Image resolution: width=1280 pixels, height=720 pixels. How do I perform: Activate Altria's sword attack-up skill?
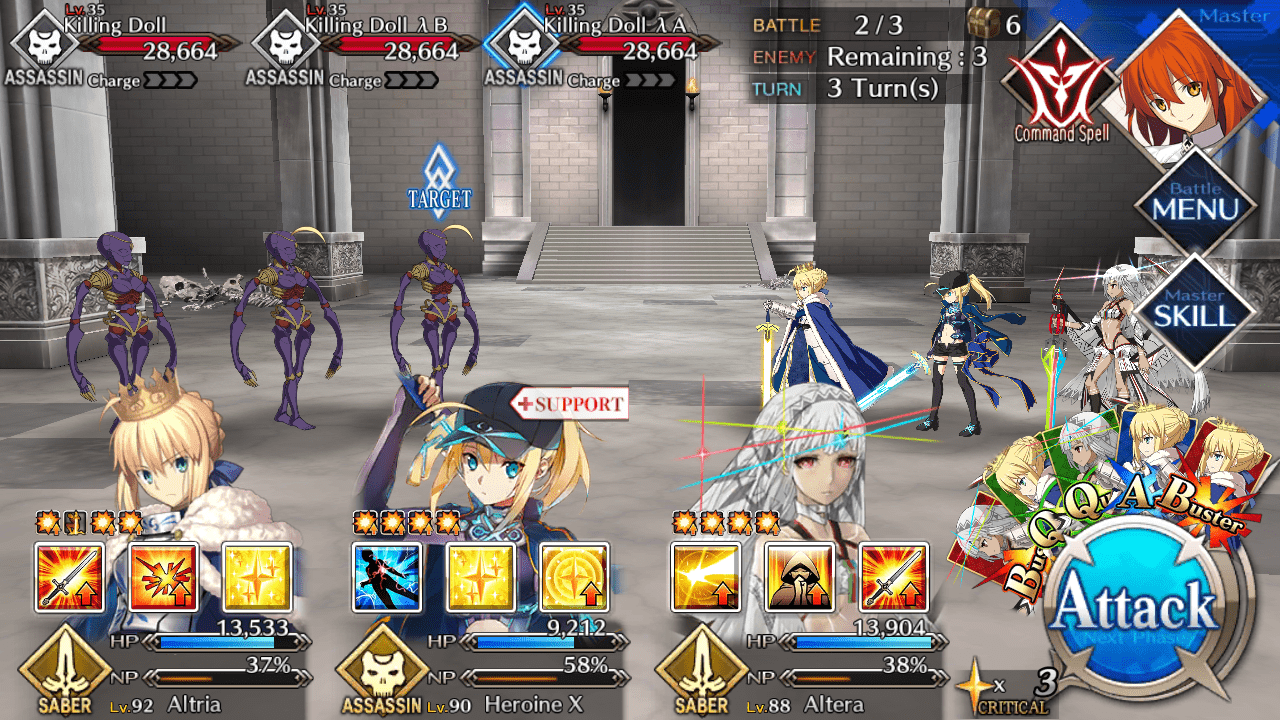click(x=69, y=577)
